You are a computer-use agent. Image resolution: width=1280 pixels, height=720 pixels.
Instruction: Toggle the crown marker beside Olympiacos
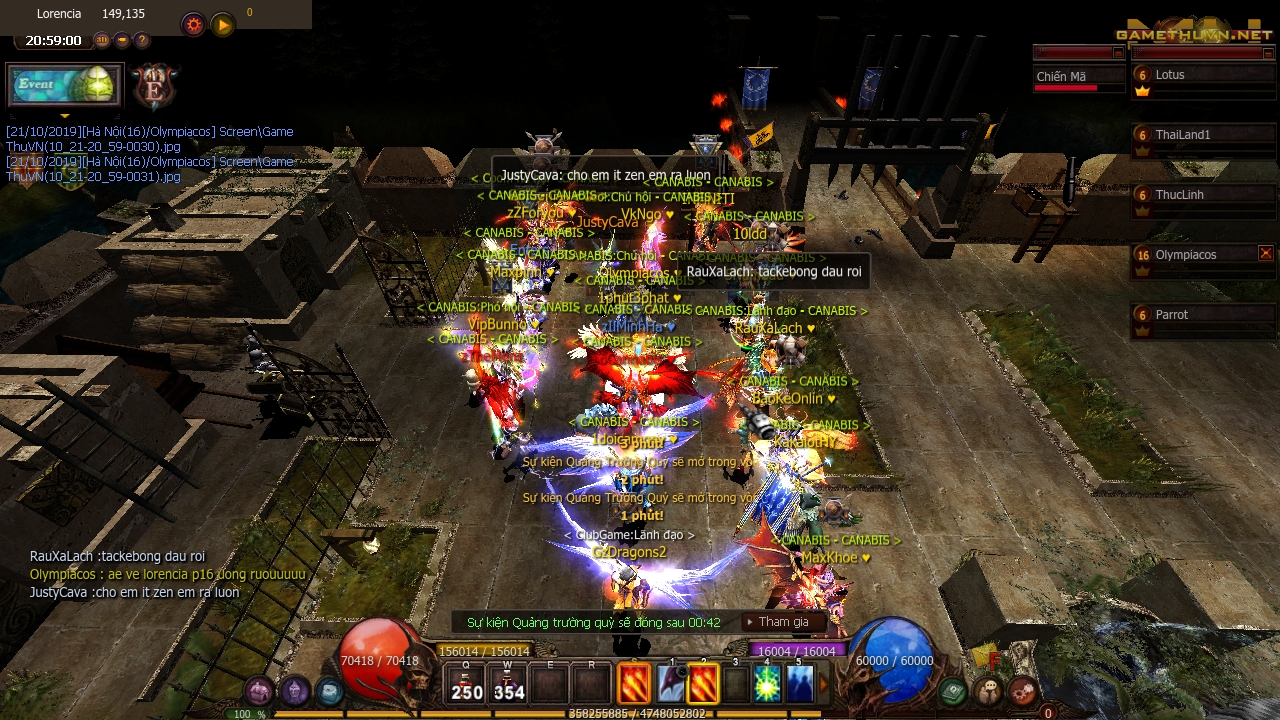[x=1142, y=270]
